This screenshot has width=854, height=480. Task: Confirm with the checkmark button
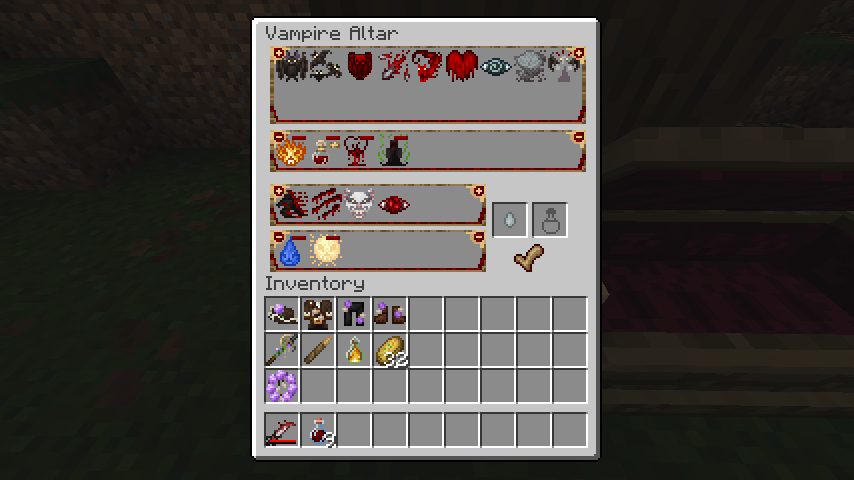(530, 259)
